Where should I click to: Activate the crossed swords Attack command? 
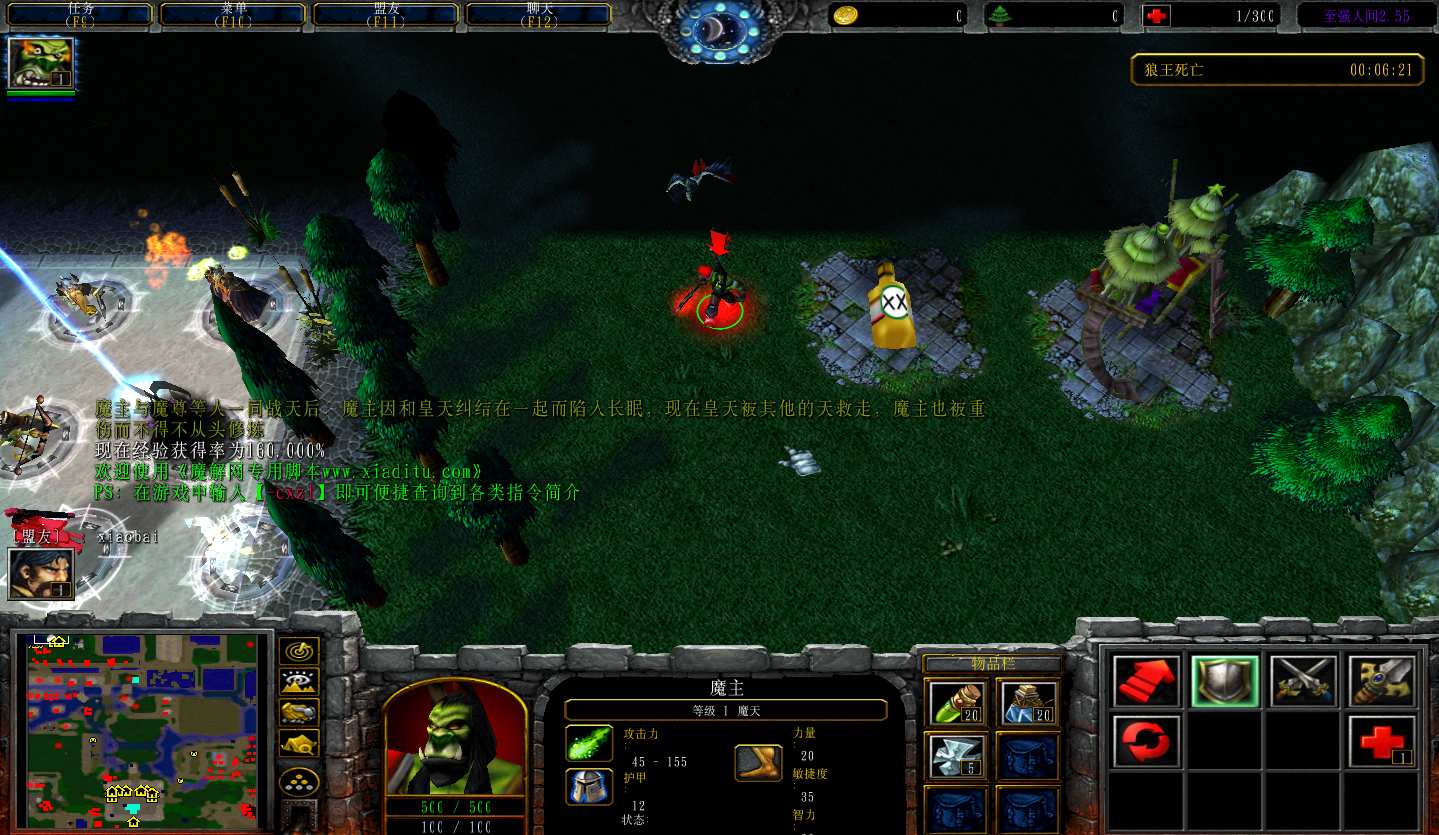click(1303, 682)
